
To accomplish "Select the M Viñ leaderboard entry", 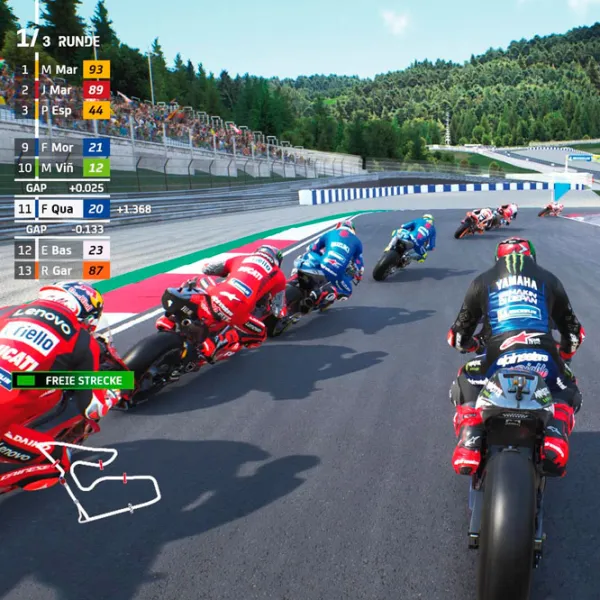I will click(x=62, y=168).
